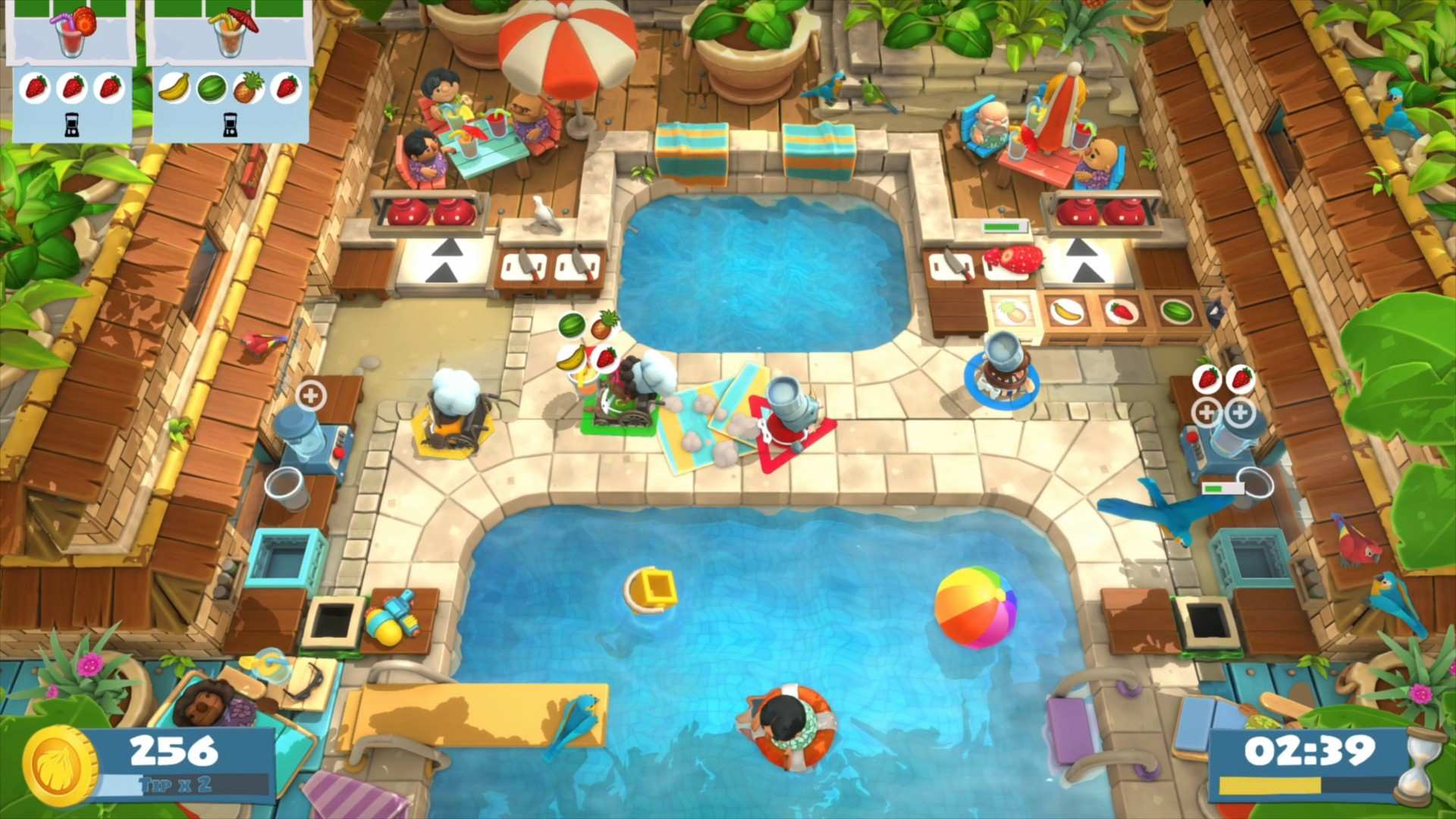1456x819 pixels.
Task: Toggle the plus marker beside the right-side strawberries
Action: click(x=1206, y=413)
